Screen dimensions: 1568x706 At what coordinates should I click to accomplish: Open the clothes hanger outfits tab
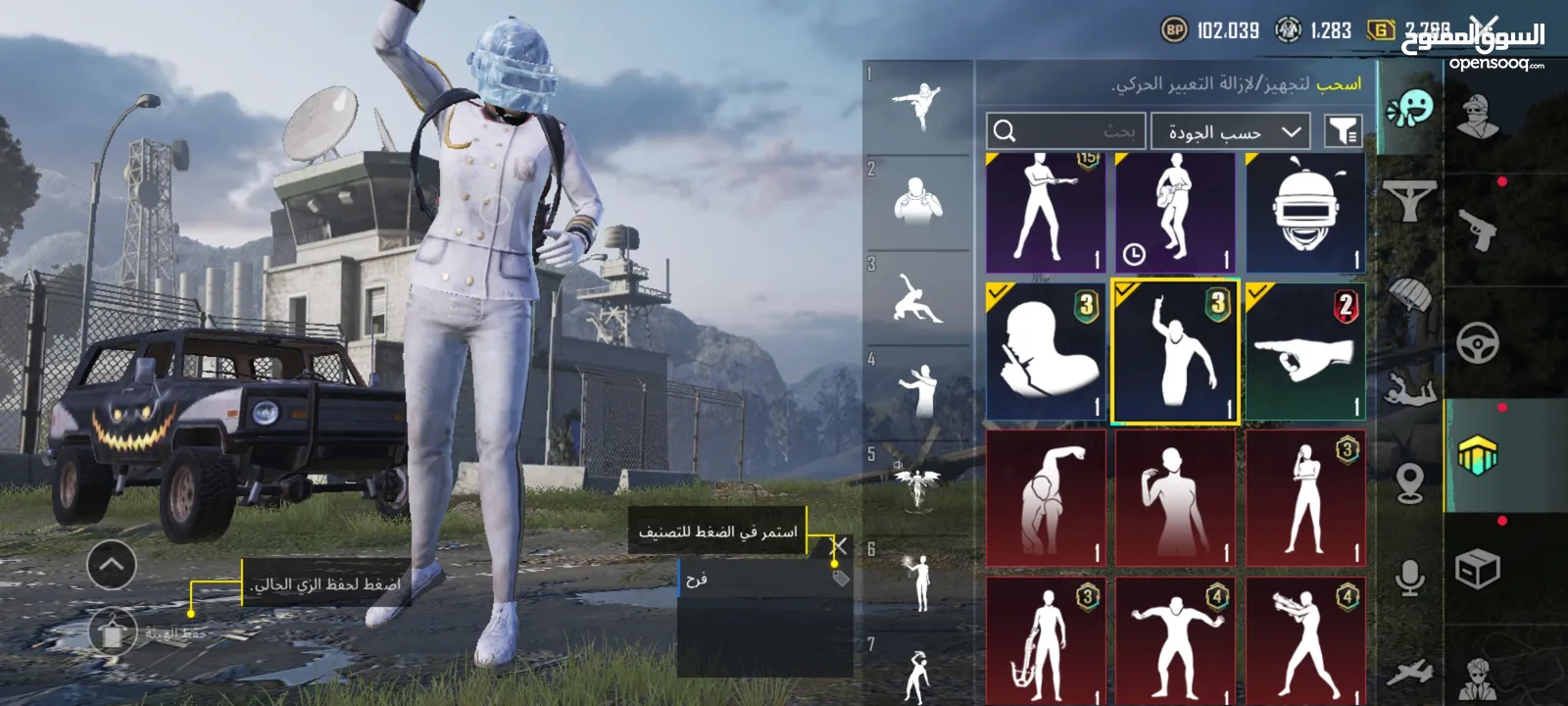[1409, 202]
